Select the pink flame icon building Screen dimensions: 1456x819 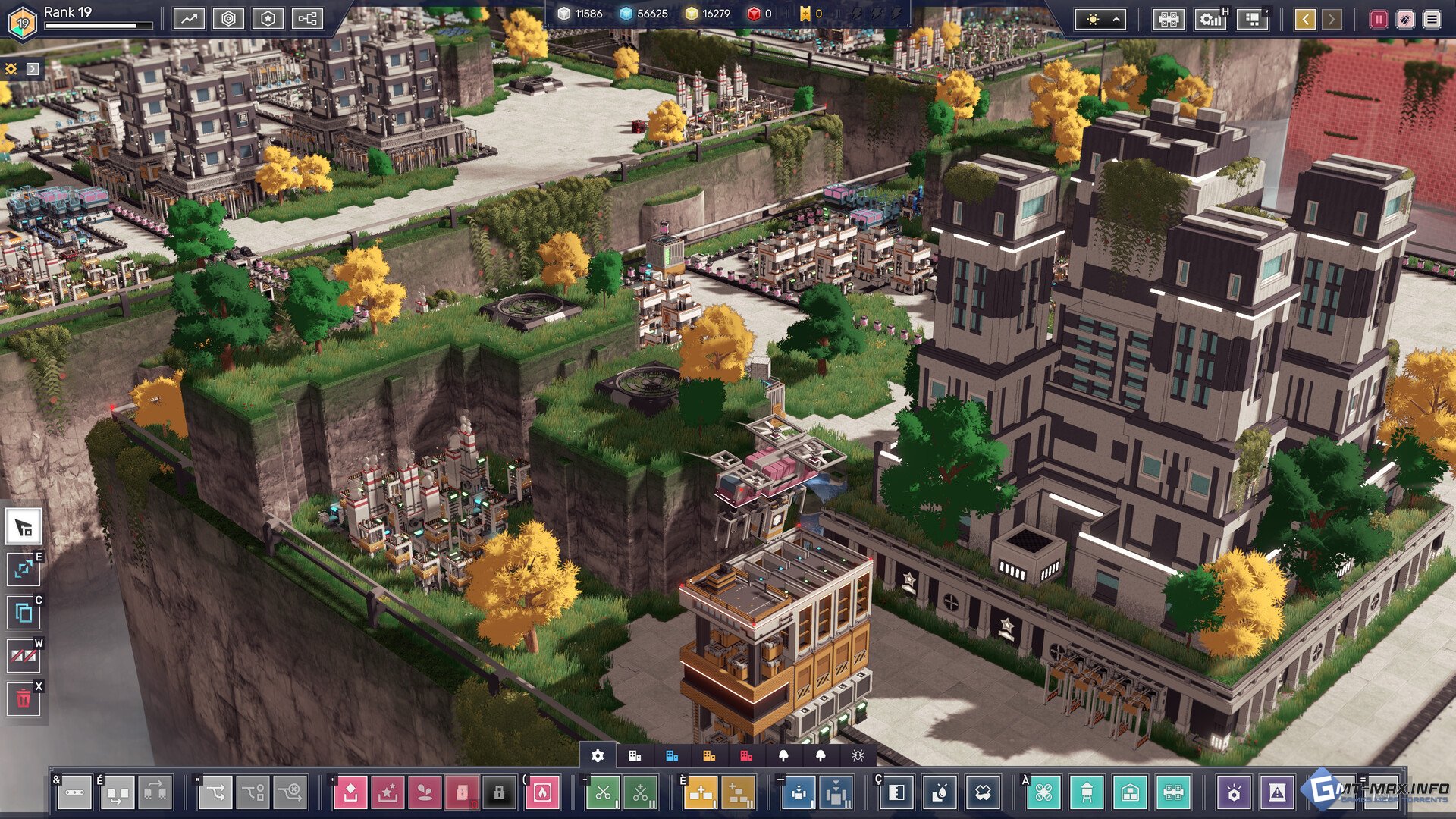(x=542, y=793)
